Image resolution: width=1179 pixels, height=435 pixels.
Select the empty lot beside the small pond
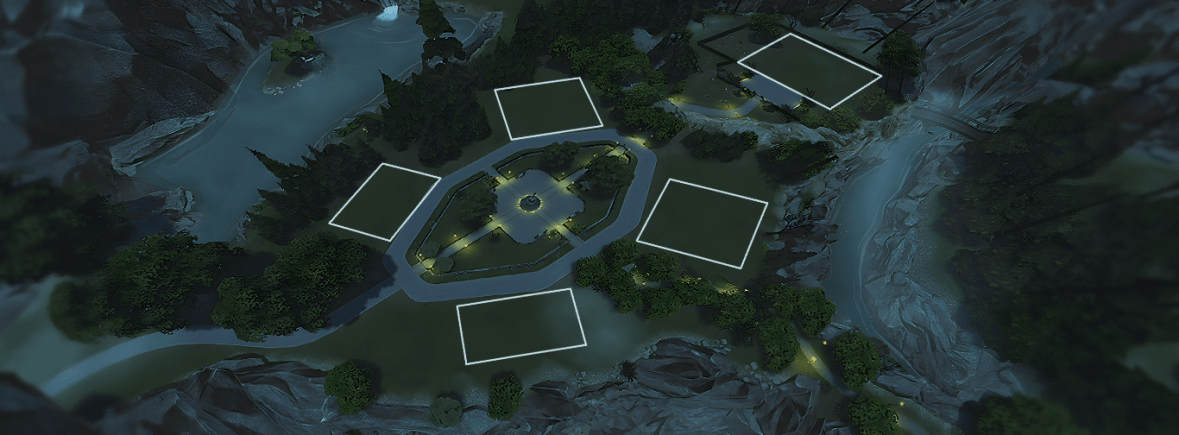pyautogui.click(x=809, y=70)
